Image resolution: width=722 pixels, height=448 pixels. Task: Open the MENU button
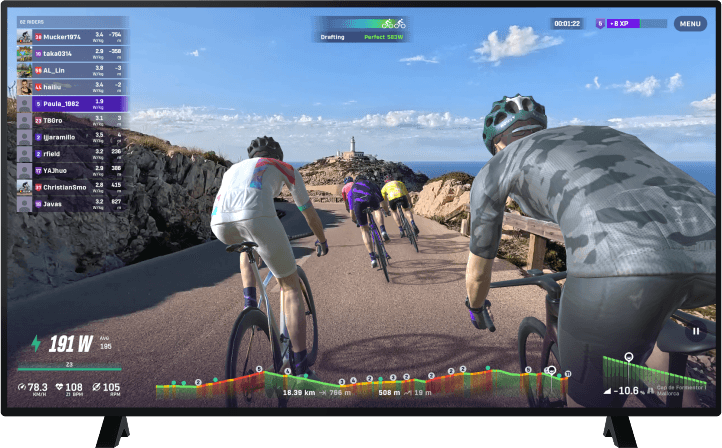[x=690, y=23]
